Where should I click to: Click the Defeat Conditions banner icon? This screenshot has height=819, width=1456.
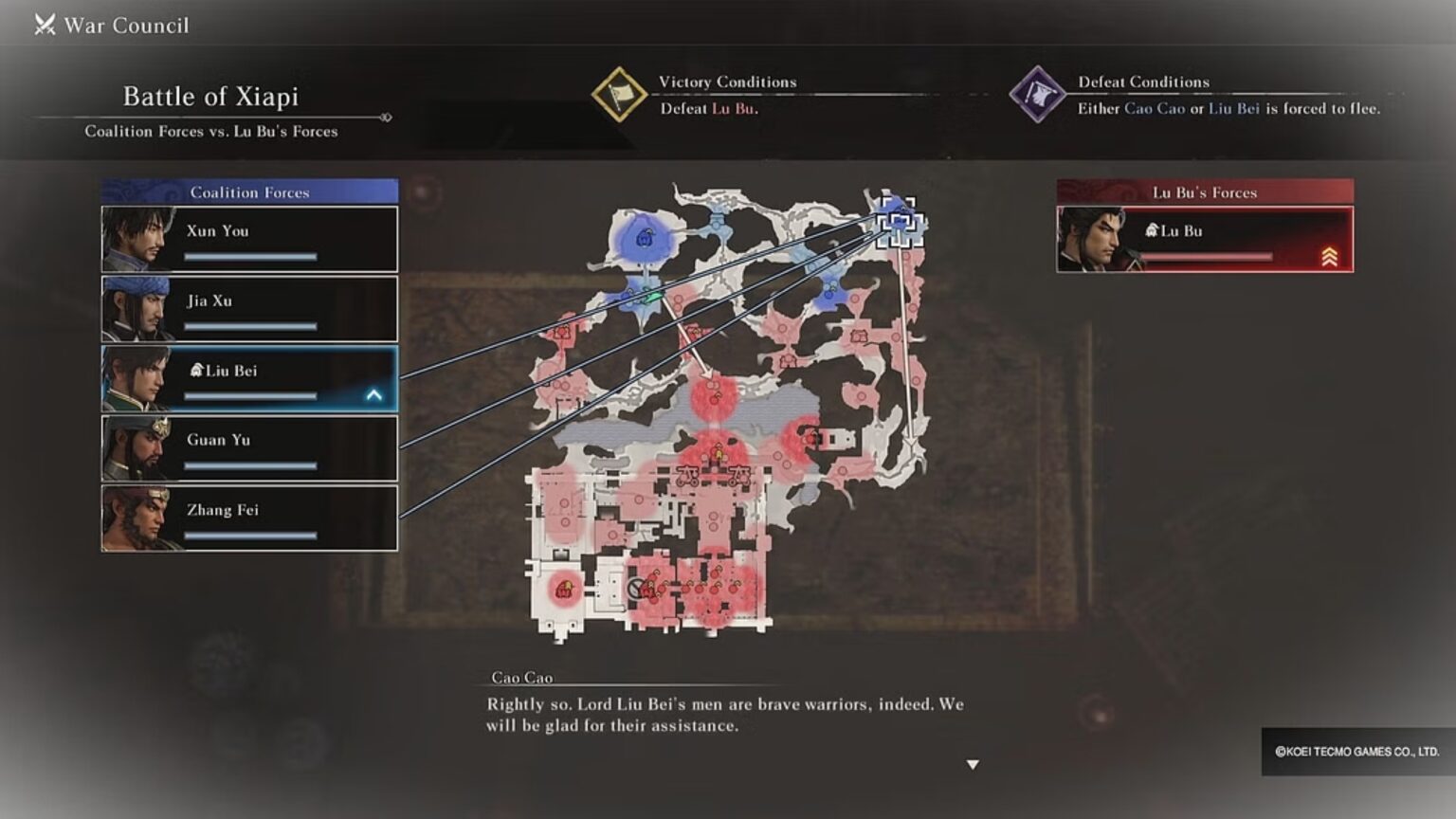coord(1039,94)
